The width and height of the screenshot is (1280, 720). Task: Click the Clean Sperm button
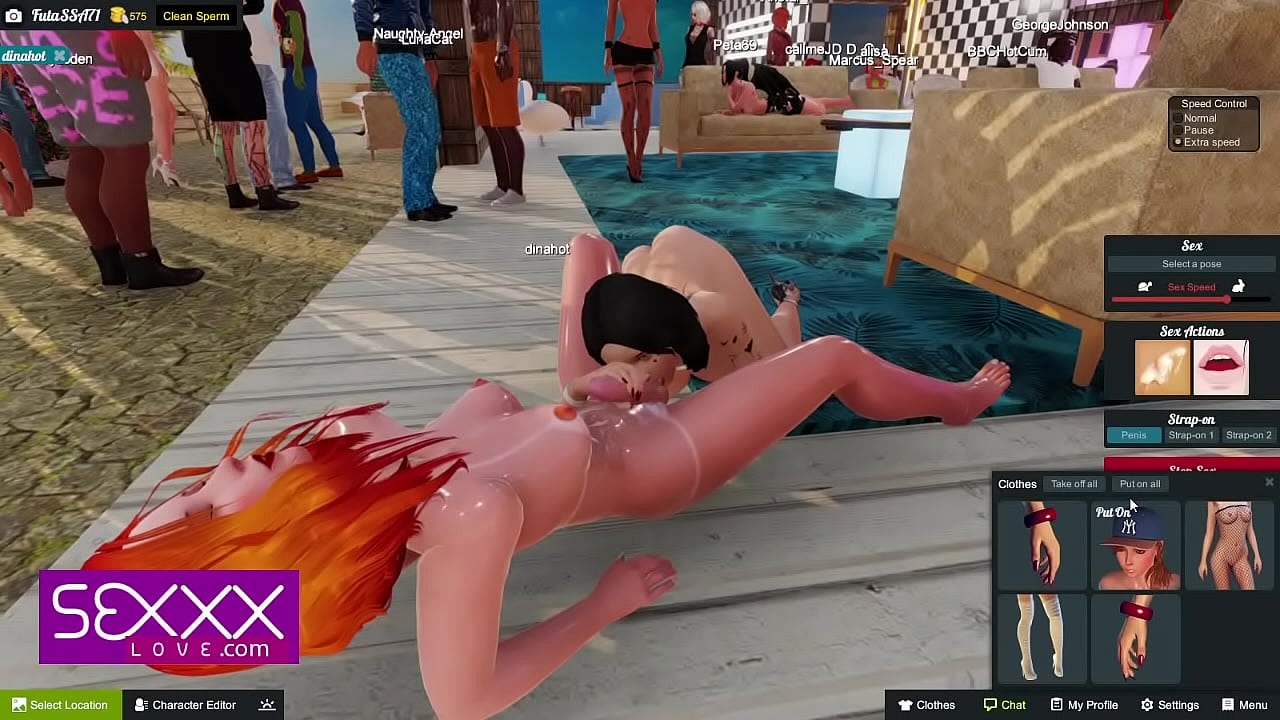pos(196,16)
